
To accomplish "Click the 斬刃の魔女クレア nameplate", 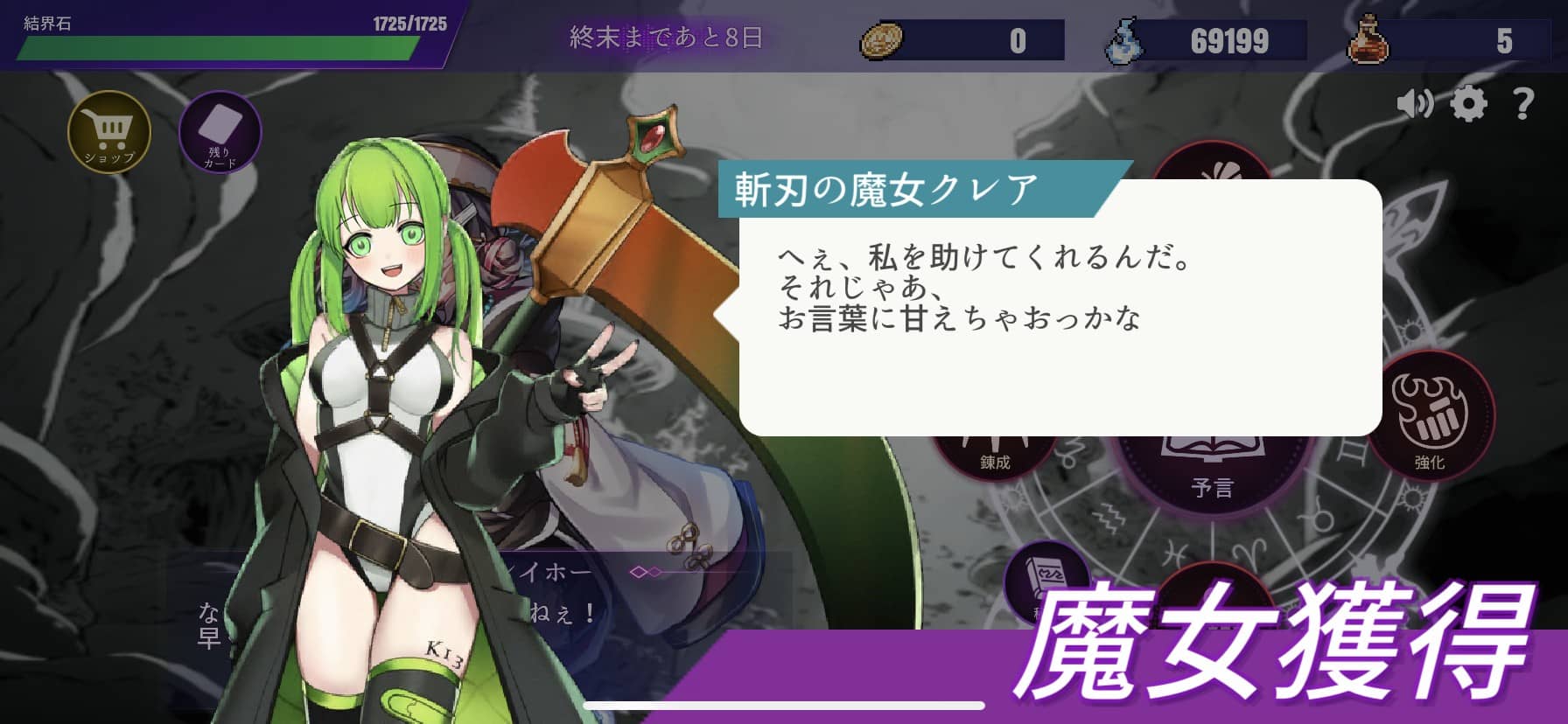I will (884, 184).
